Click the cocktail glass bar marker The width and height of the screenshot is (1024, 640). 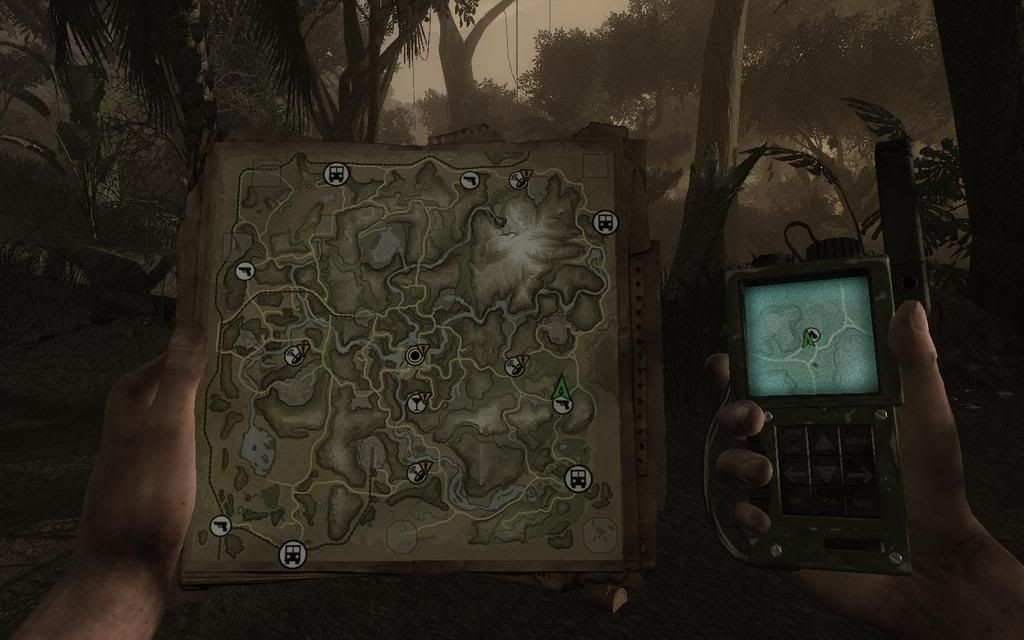[414, 403]
